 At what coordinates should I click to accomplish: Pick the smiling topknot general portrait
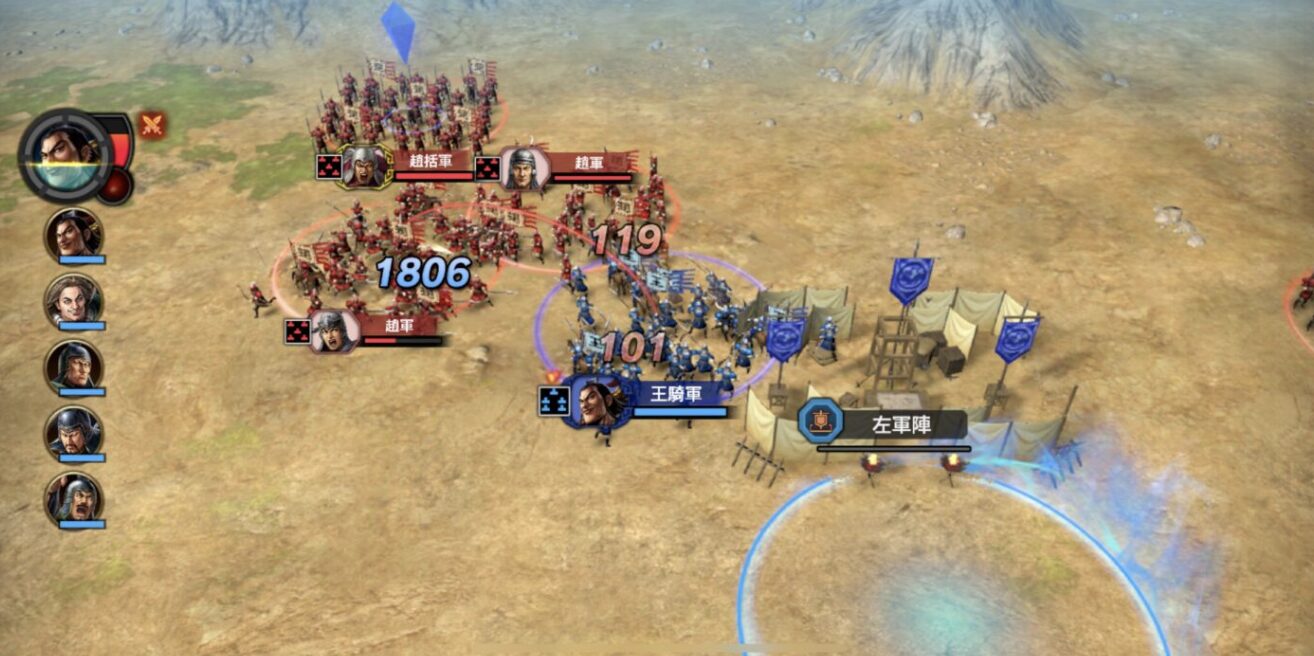point(73,234)
